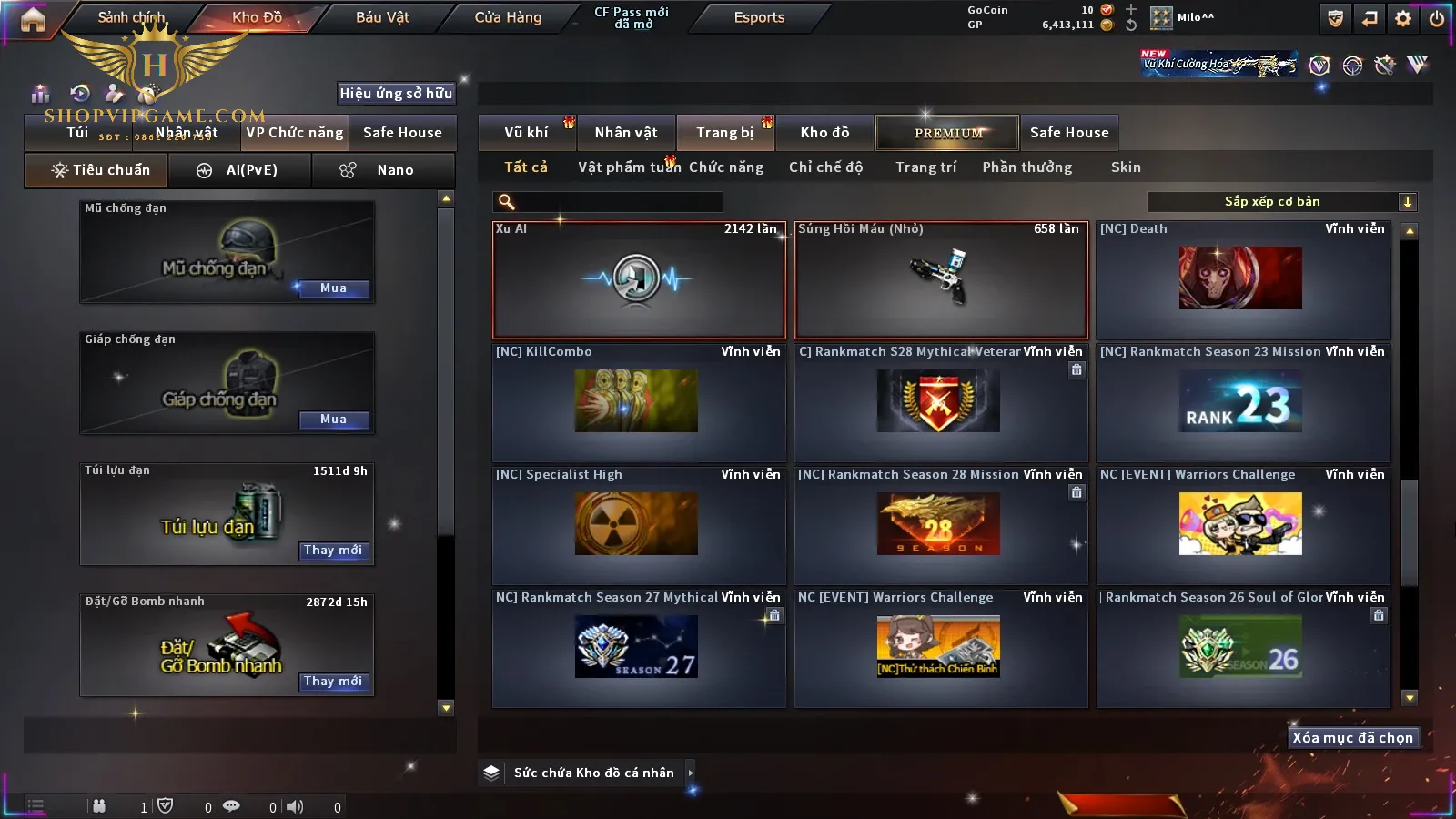Open the Cửa Hàng shop menu
This screenshot has height=819, width=1456.
tap(508, 17)
